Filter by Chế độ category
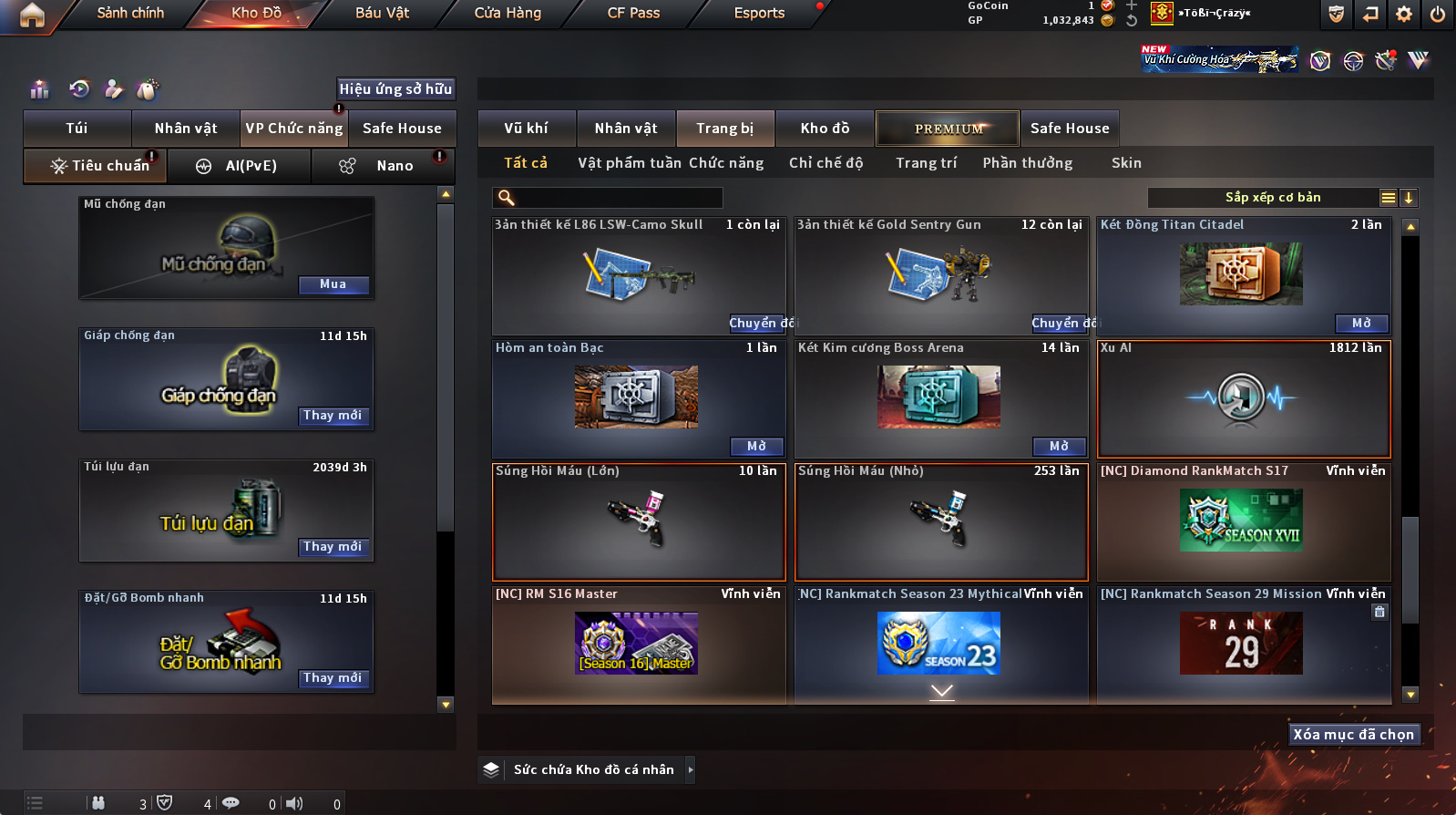This screenshot has width=1456, height=815. coord(825,163)
